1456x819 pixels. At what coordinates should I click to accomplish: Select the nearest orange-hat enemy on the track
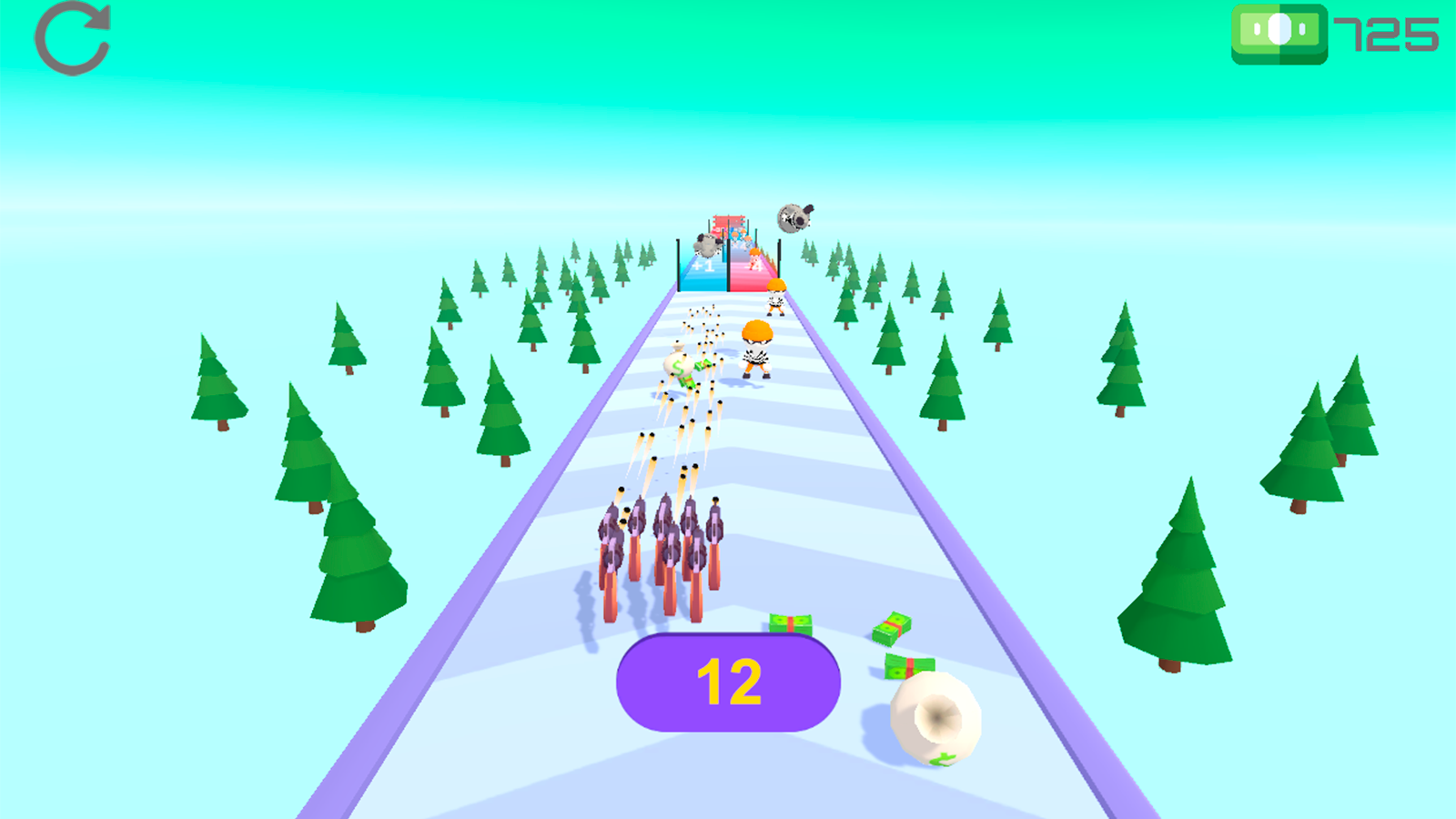tap(758, 348)
